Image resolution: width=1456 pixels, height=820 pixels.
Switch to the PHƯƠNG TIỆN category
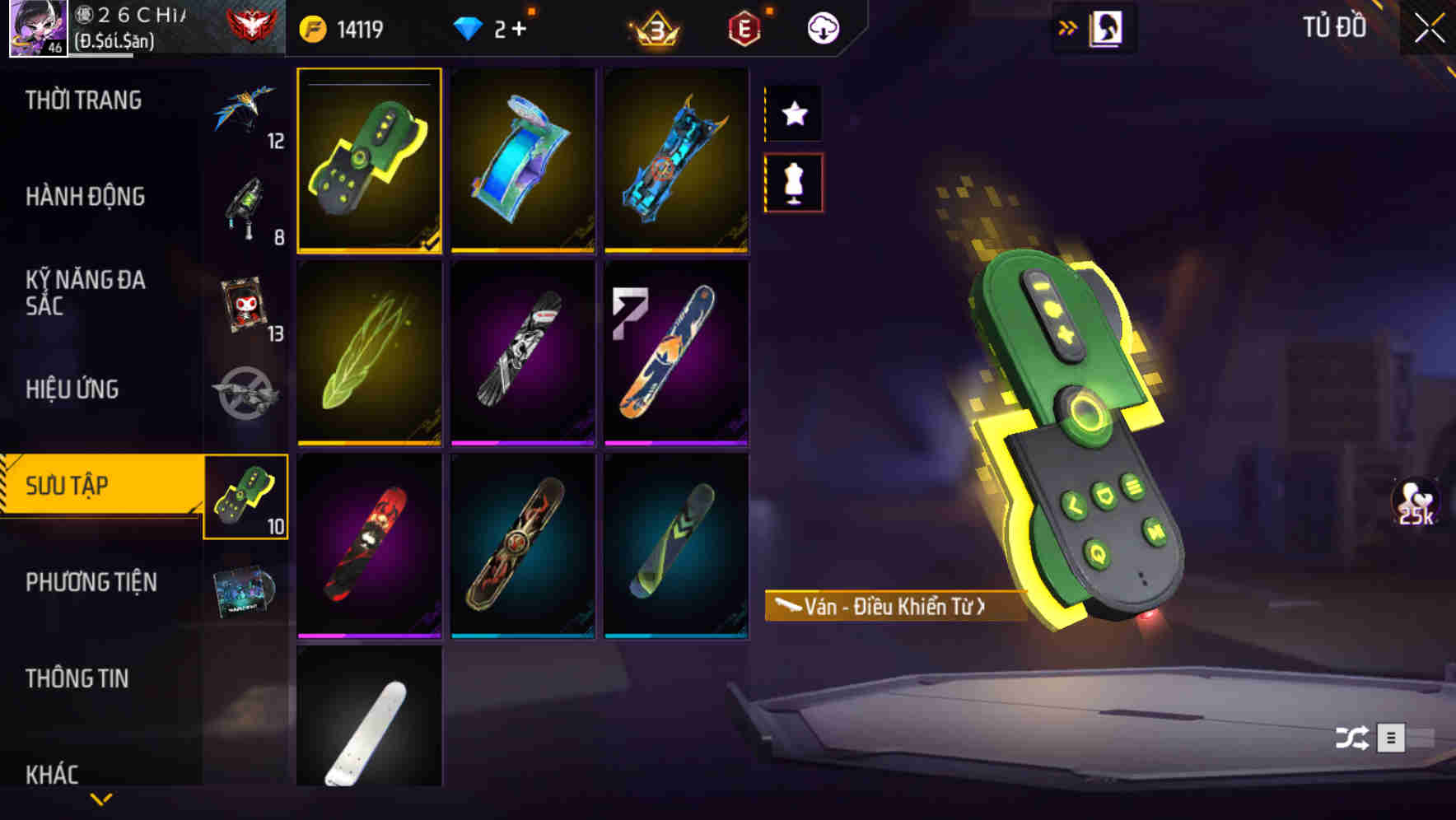(x=91, y=582)
